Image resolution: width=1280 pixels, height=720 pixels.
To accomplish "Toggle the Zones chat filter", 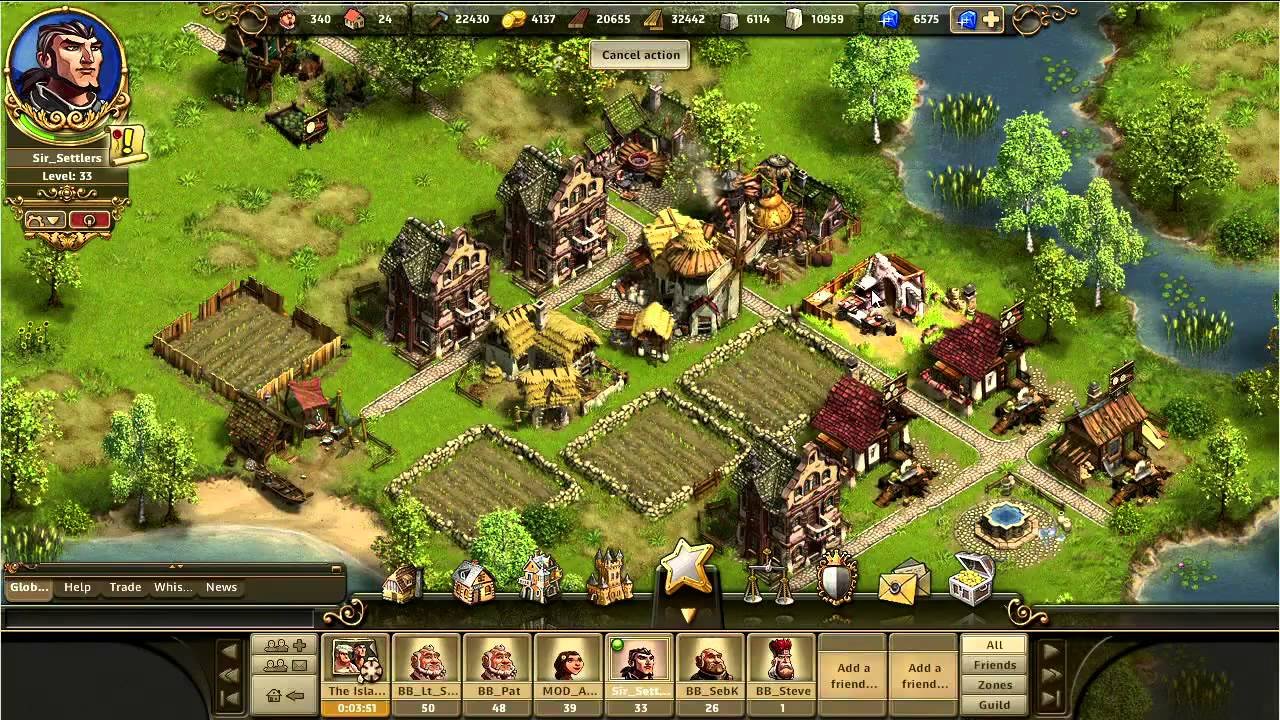I will [x=993, y=684].
